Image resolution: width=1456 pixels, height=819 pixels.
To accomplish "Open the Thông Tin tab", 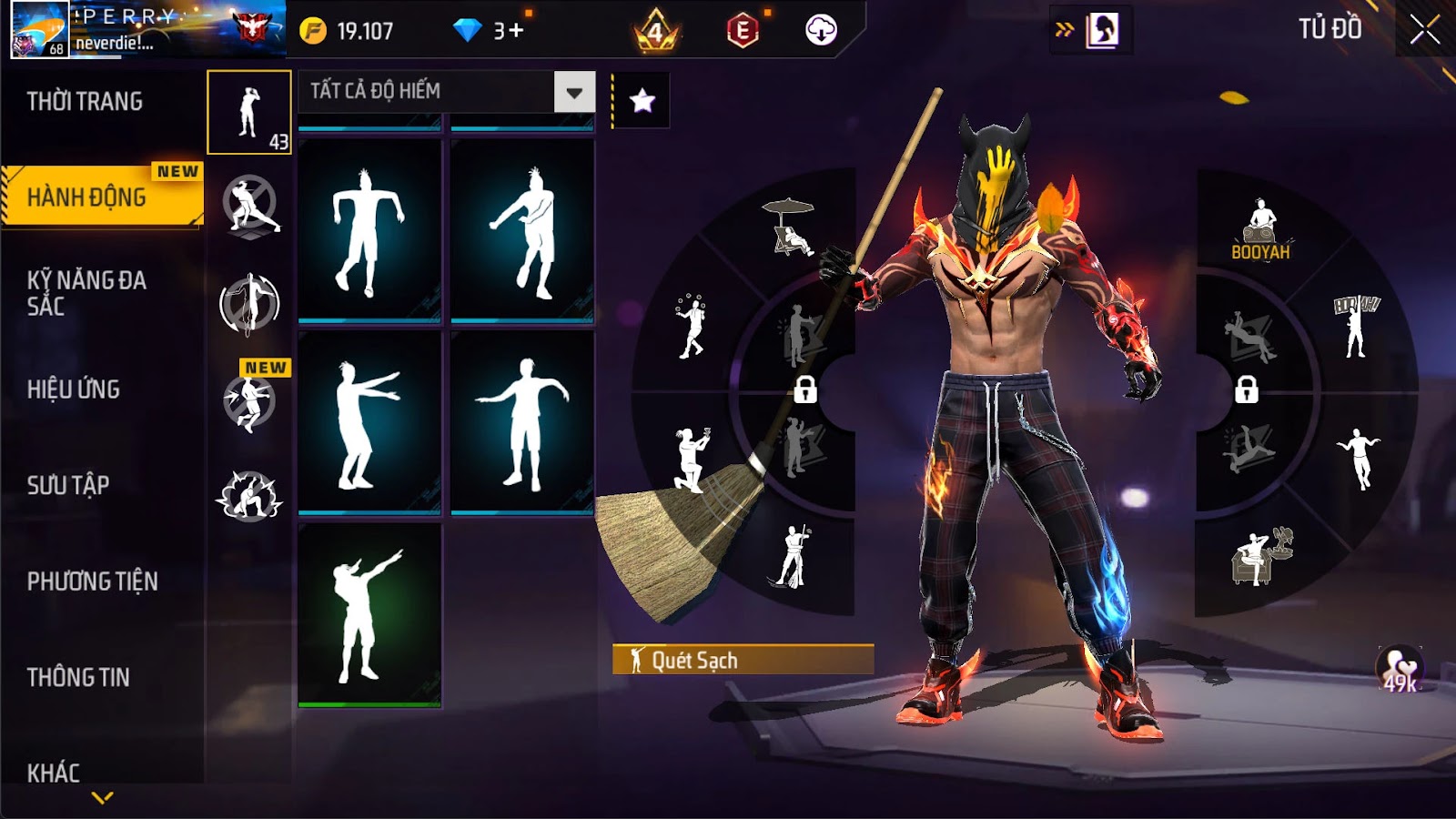I will click(x=78, y=677).
